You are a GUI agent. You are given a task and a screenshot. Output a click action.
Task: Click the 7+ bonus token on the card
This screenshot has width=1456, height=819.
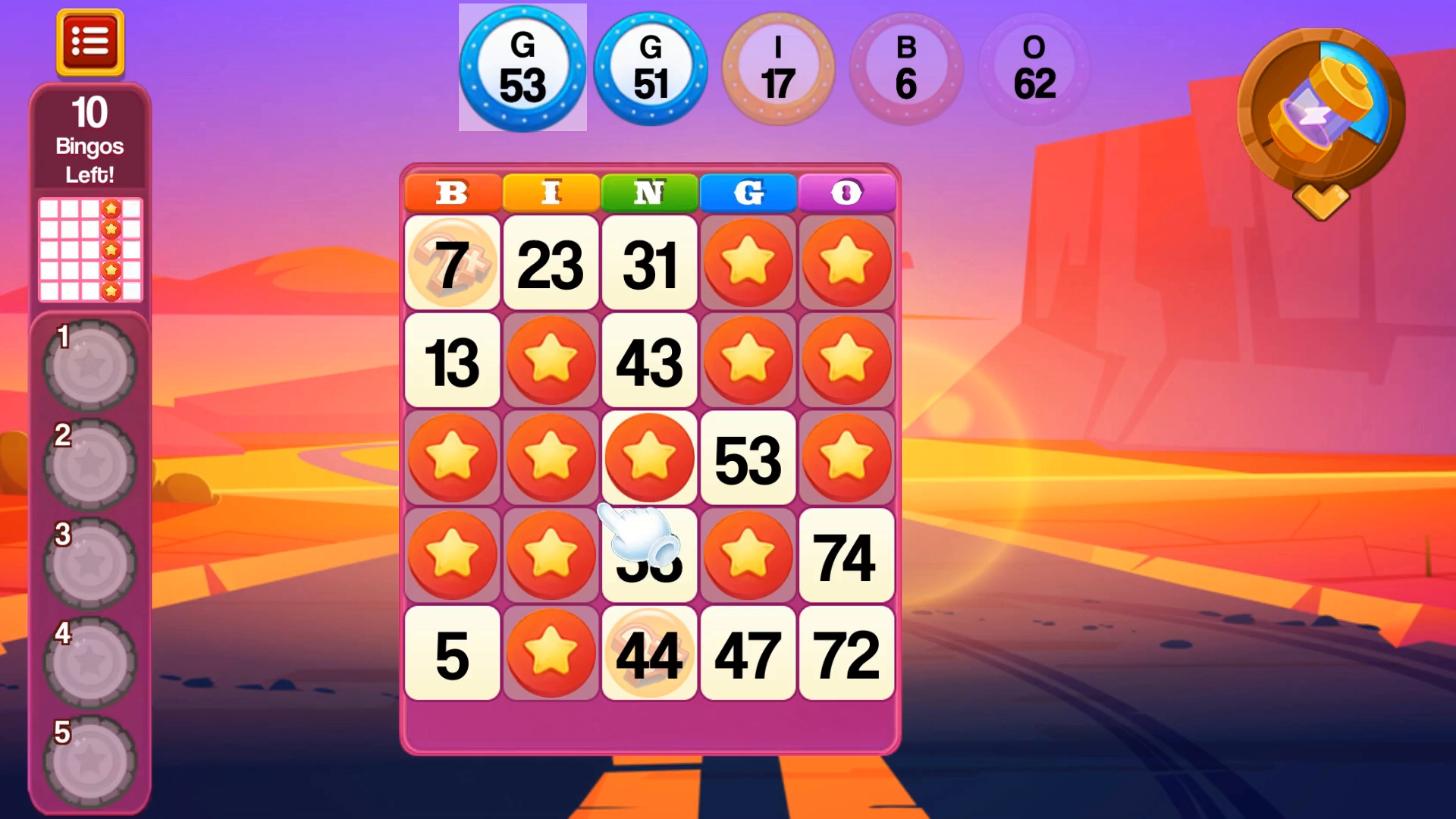(452, 263)
